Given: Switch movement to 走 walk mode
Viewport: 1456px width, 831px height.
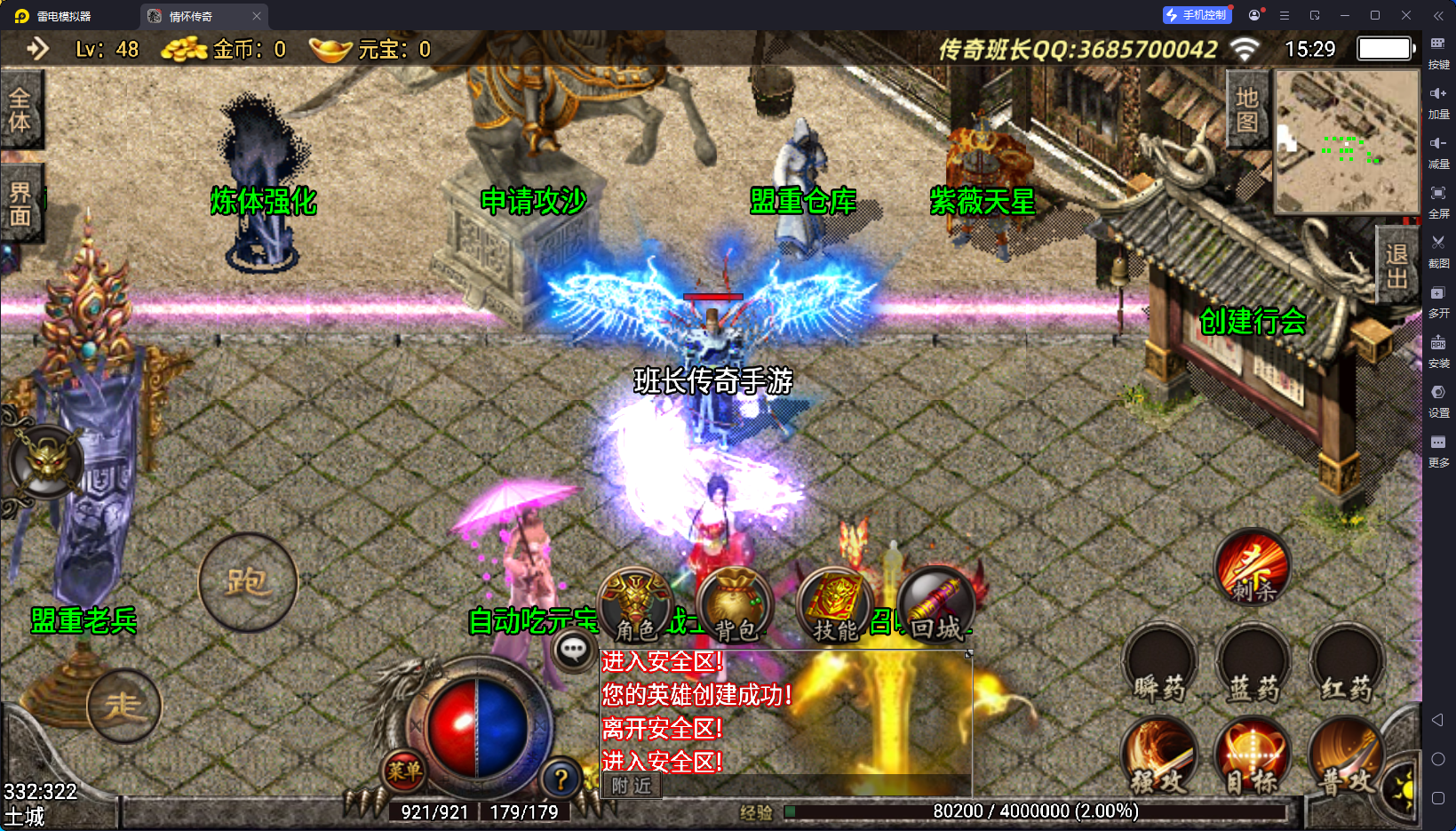Looking at the screenshot, I should tap(124, 706).
